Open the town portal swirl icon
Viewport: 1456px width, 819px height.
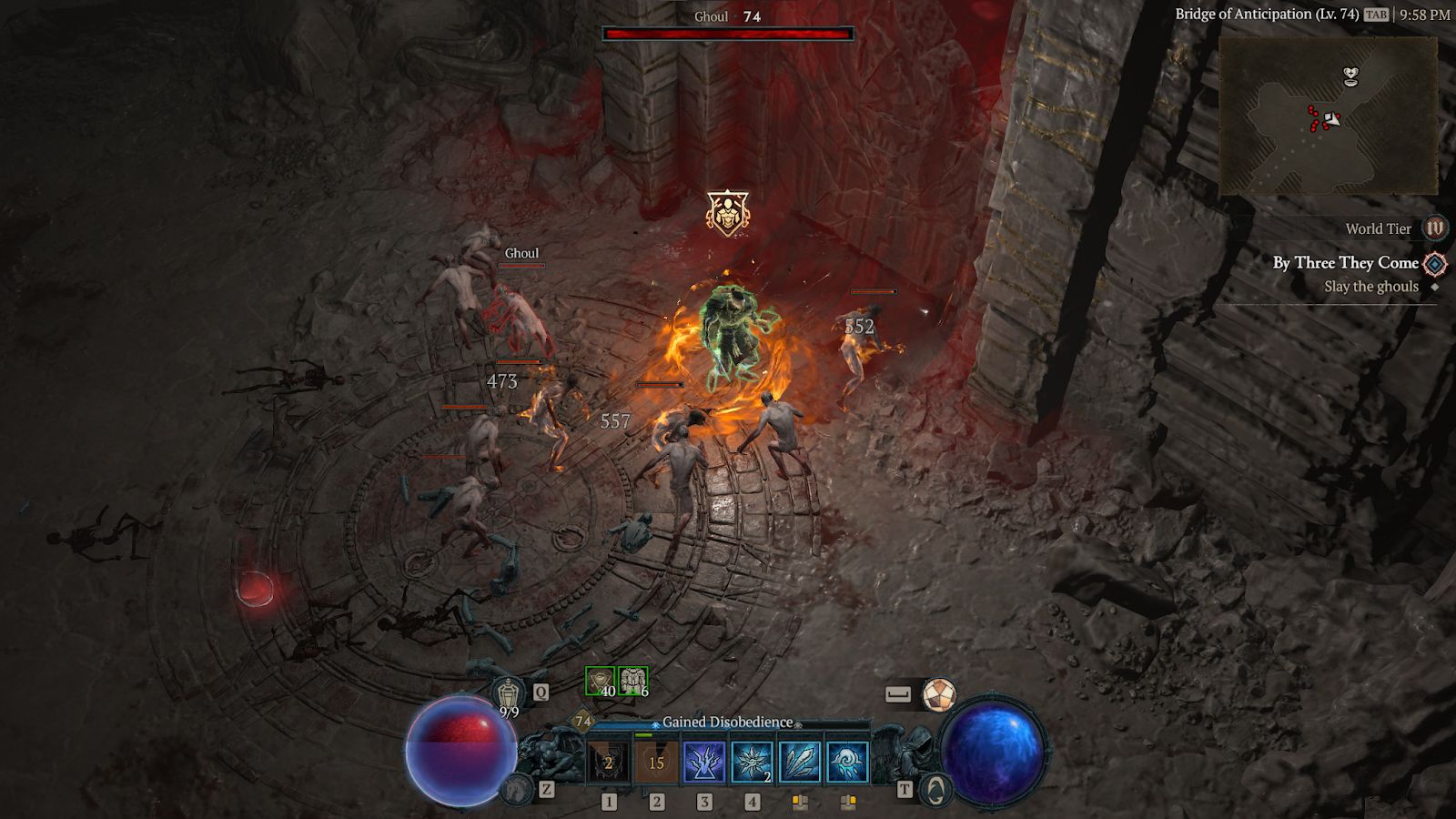935,789
